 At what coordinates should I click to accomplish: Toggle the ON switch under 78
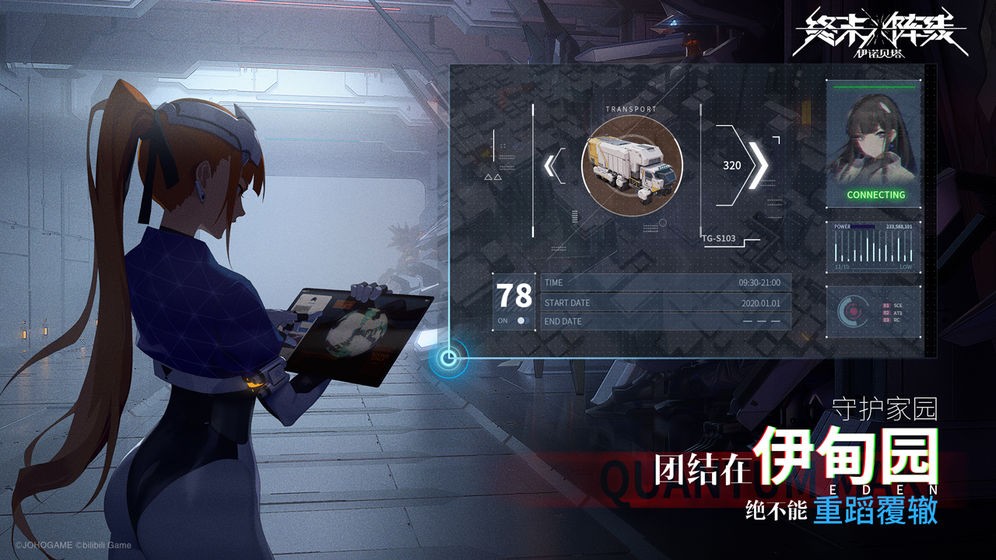pos(521,320)
